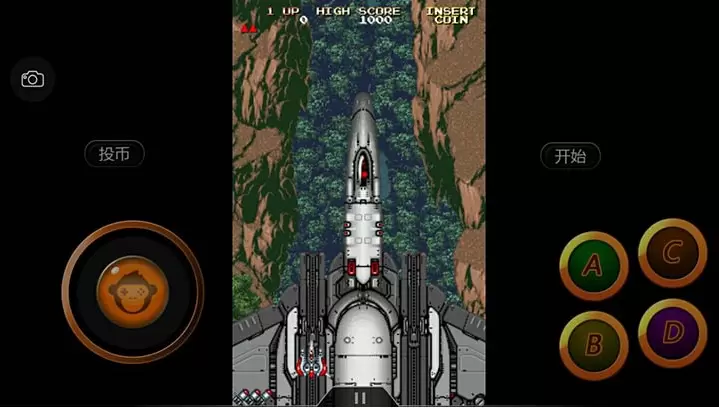This screenshot has width=719, height=408.
Task: Tap the brown C action button
Action: (x=672, y=252)
